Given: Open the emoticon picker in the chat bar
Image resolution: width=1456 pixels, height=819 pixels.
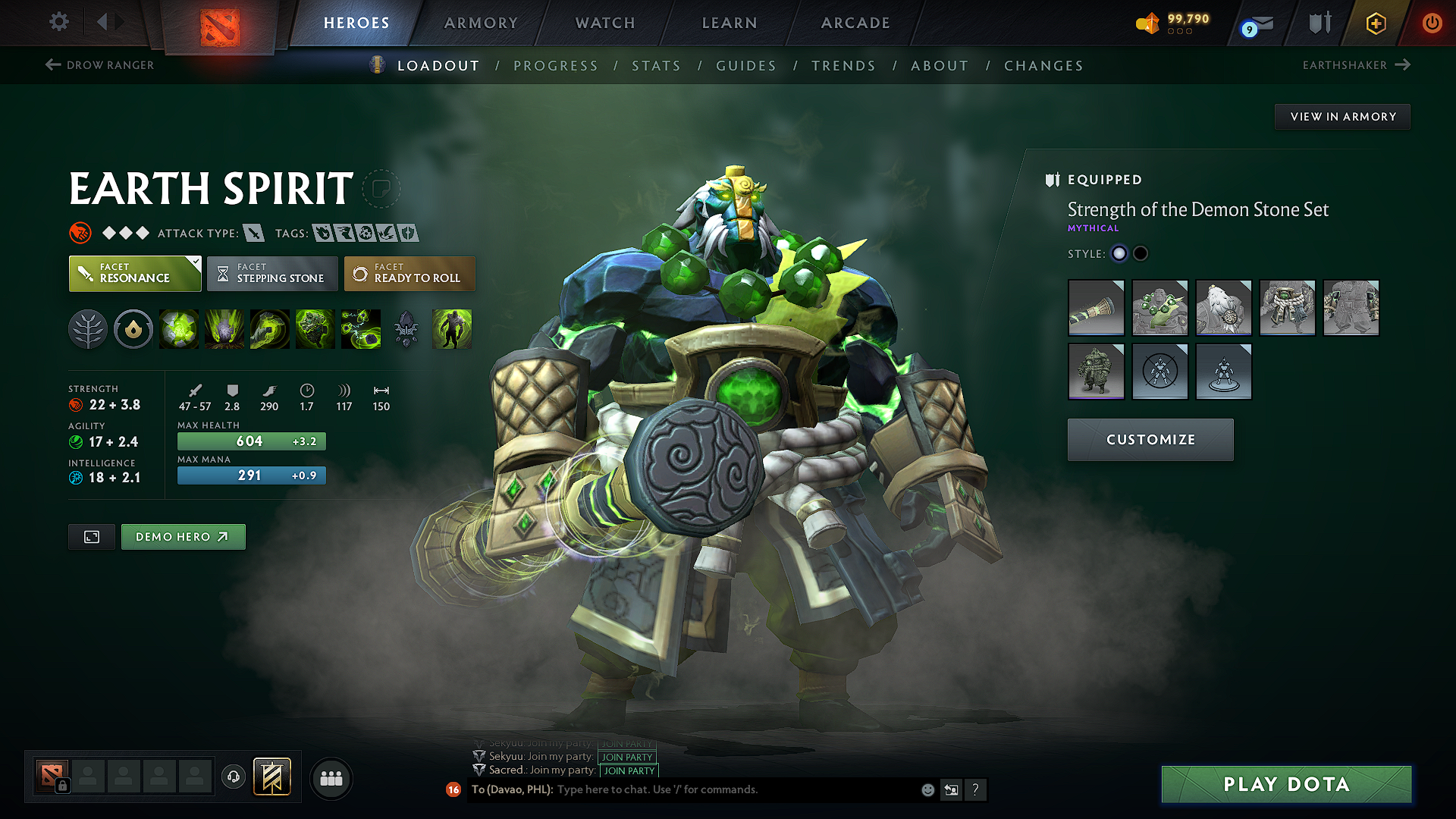Looking at the screenshot, I should pos(927,789).
